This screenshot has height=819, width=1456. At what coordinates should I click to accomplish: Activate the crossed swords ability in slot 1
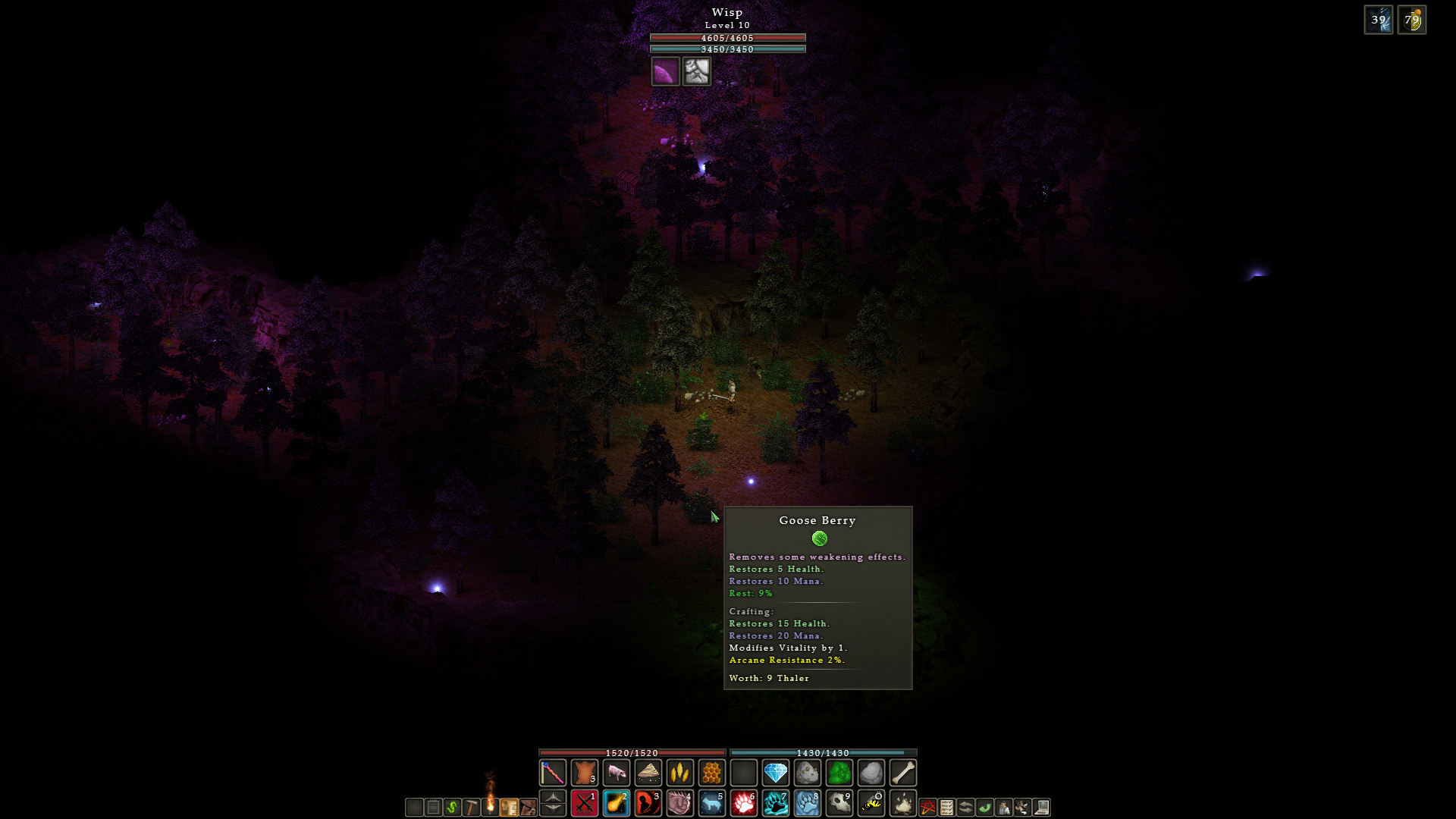(x=585, y=803)
